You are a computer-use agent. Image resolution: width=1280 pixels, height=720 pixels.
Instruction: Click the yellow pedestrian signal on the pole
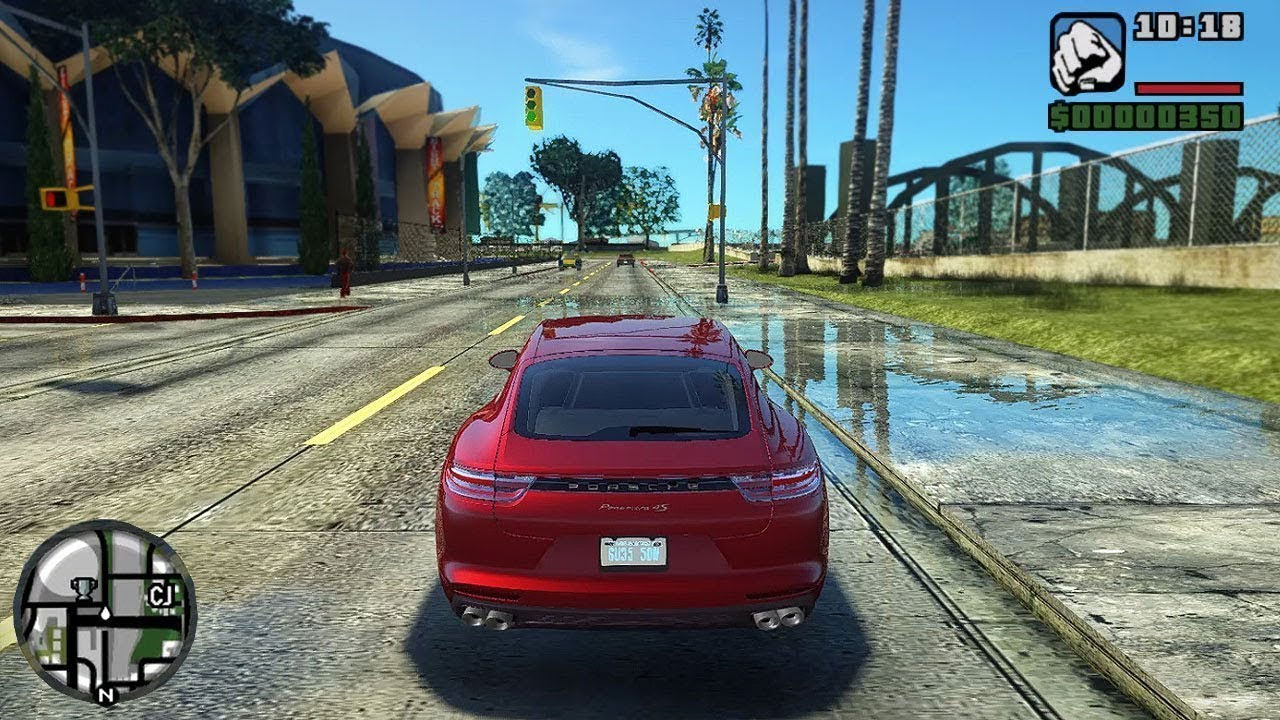pos(713,213)
